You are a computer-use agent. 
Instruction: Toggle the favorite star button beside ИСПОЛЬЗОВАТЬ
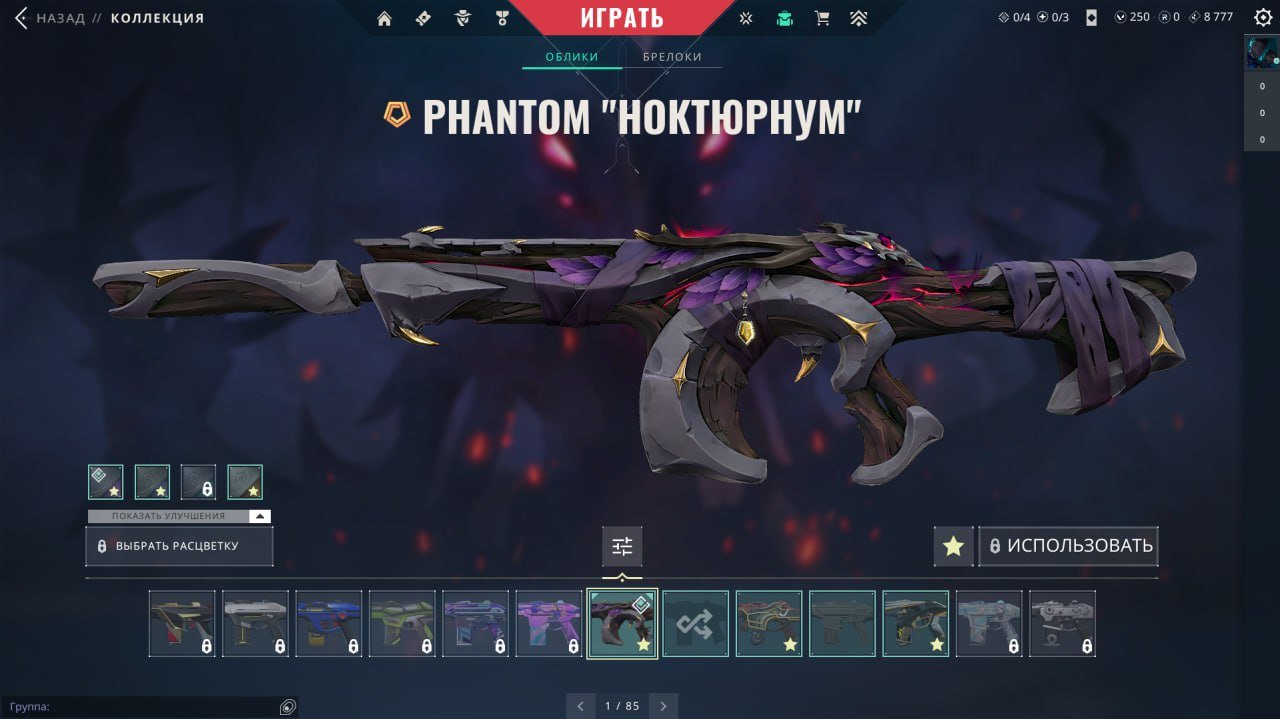point(953,546)
